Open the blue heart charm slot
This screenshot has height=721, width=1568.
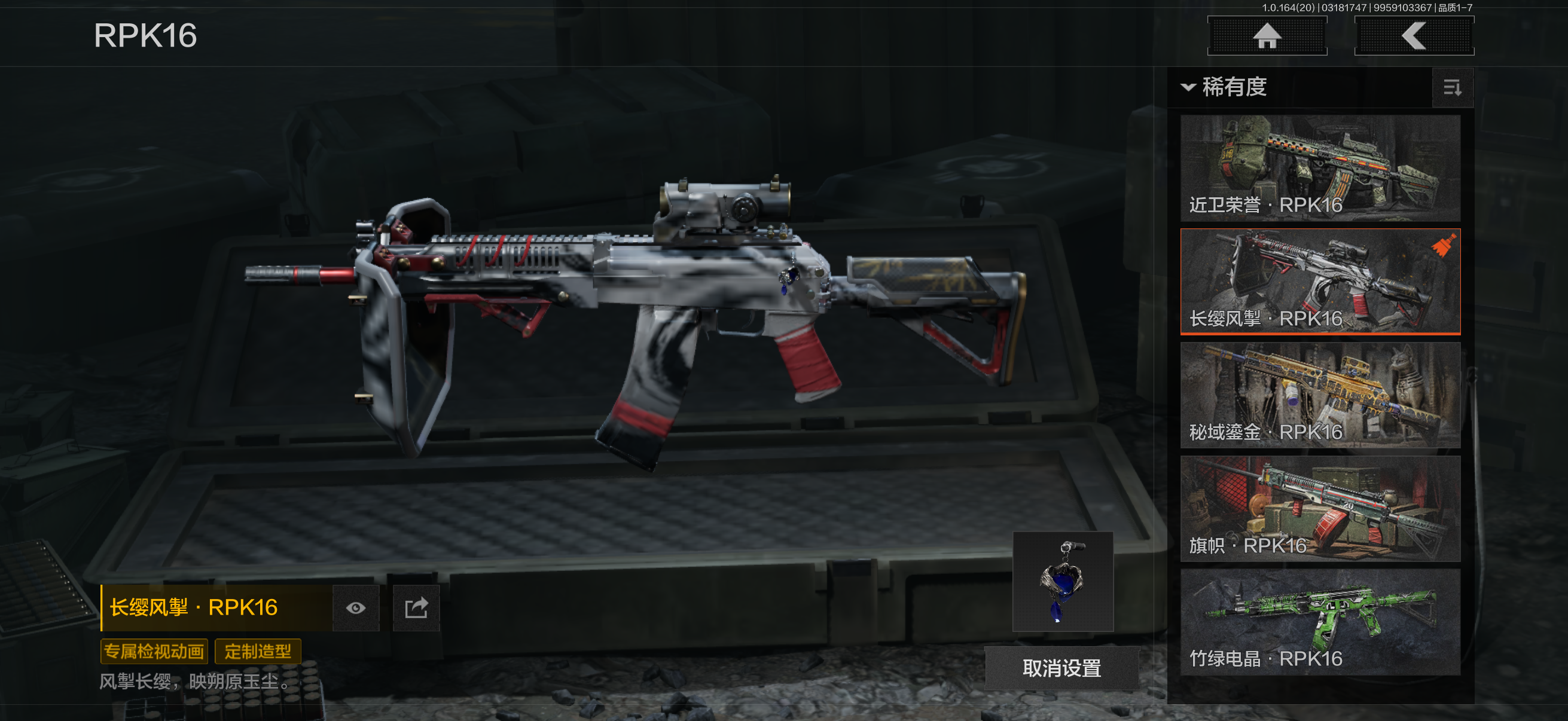pos(1063,582)
